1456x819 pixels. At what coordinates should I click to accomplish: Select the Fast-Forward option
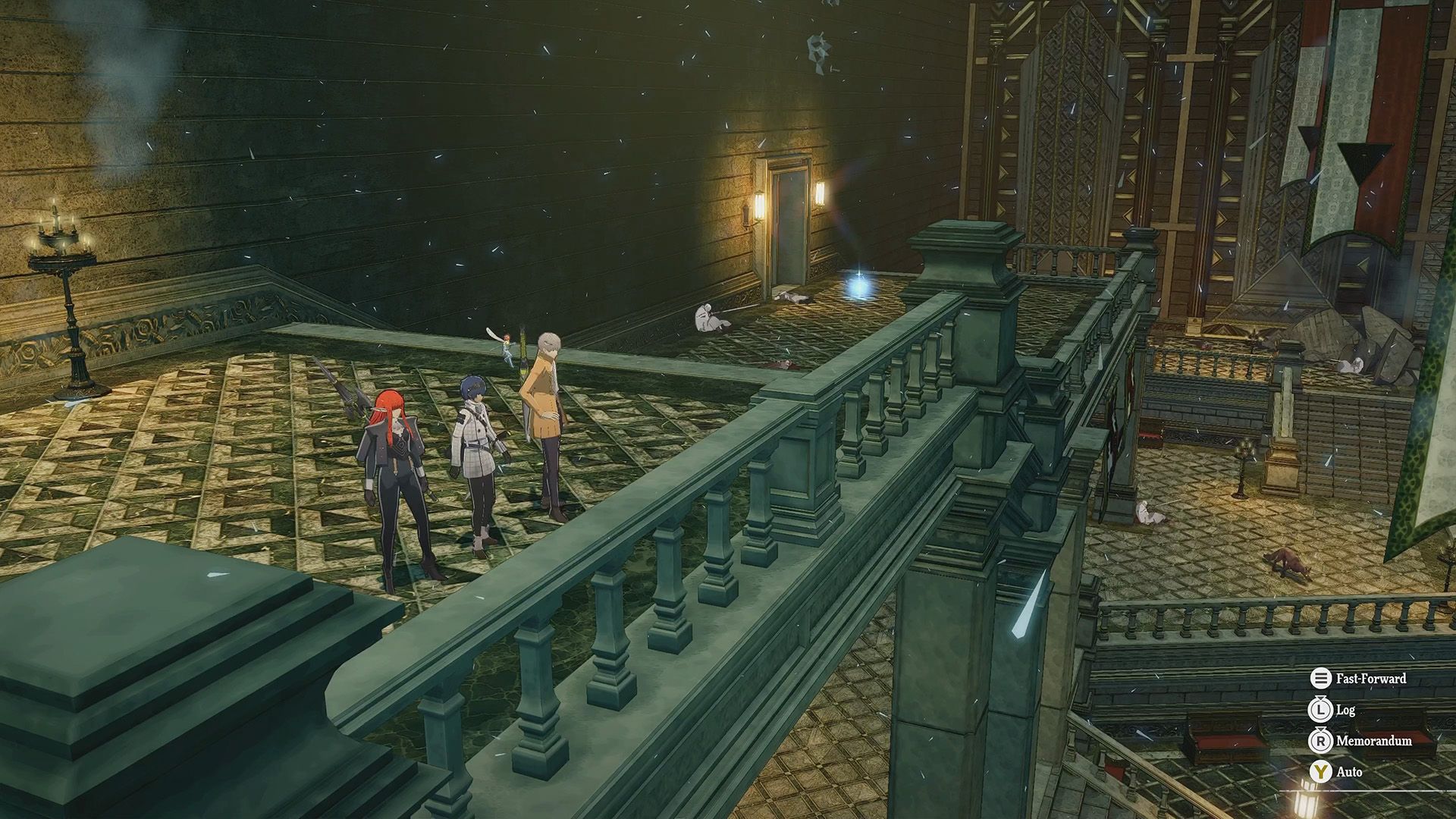click(1358, 679)
